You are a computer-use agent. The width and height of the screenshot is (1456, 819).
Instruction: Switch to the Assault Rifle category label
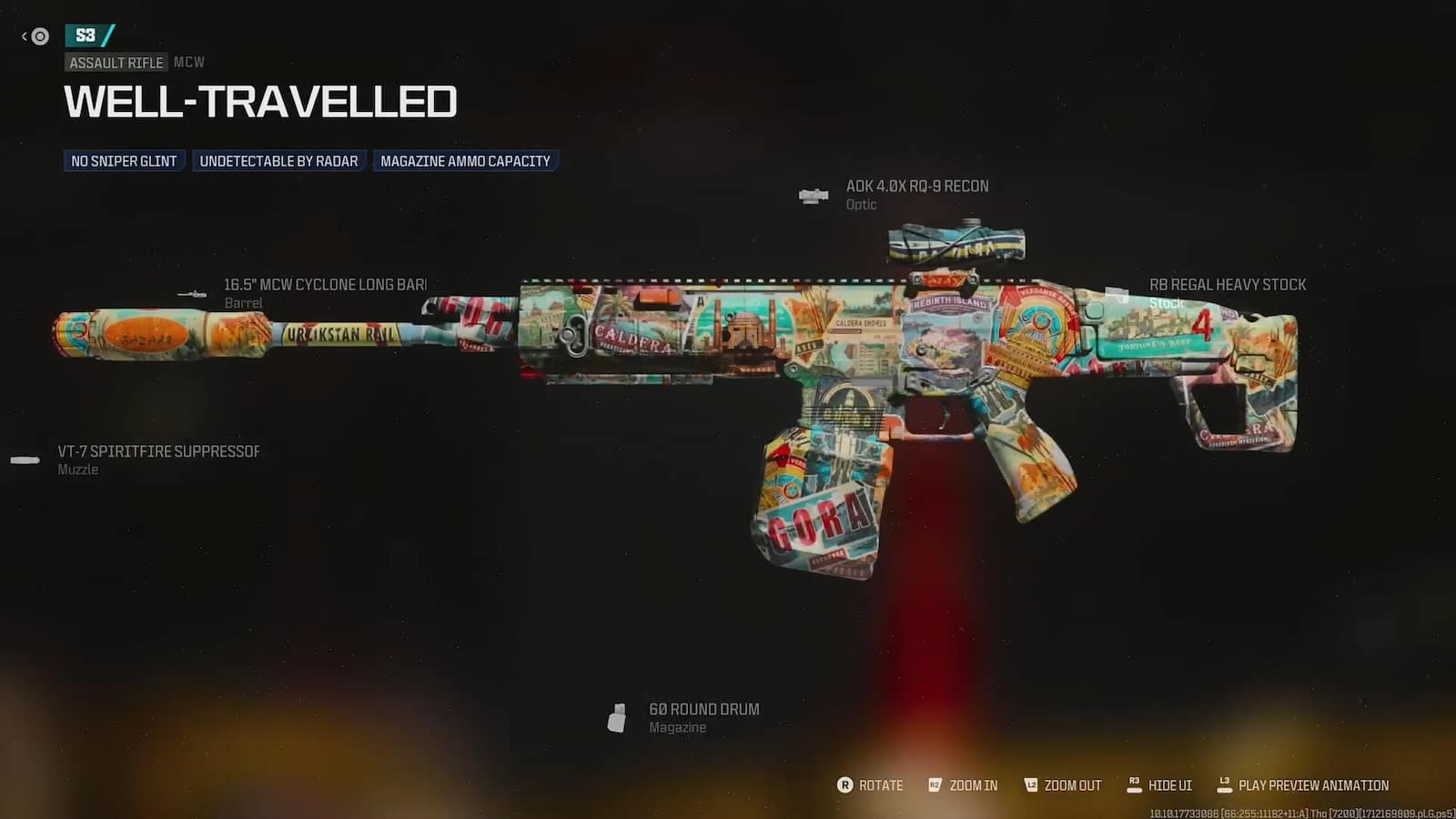click(116, 62)
